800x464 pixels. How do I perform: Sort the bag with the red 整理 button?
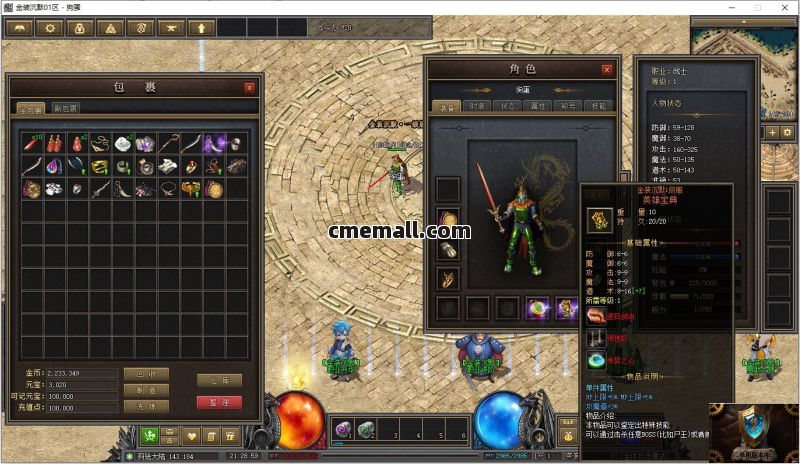(219, 402)
